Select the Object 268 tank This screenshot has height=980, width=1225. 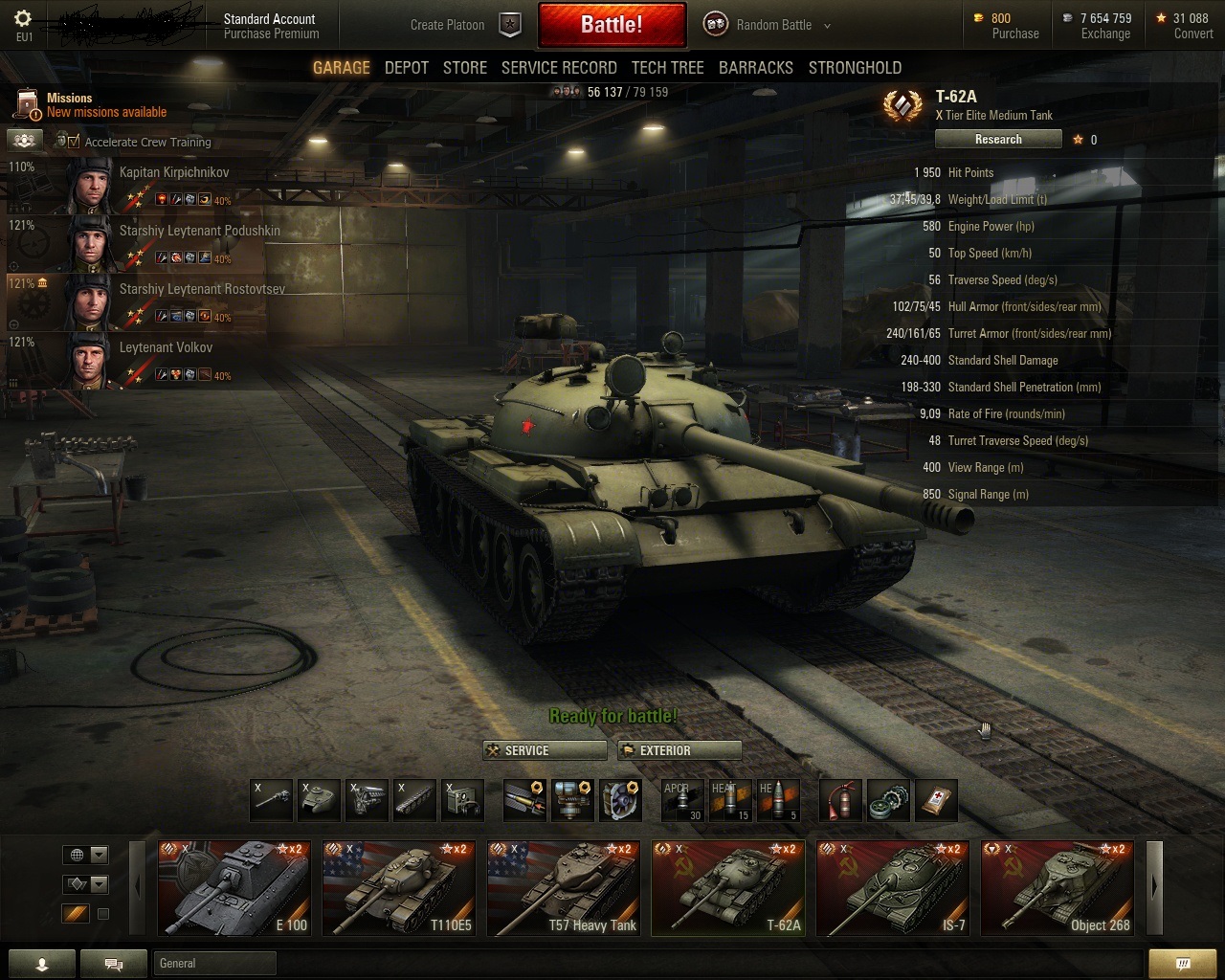tap(1057, 888)
